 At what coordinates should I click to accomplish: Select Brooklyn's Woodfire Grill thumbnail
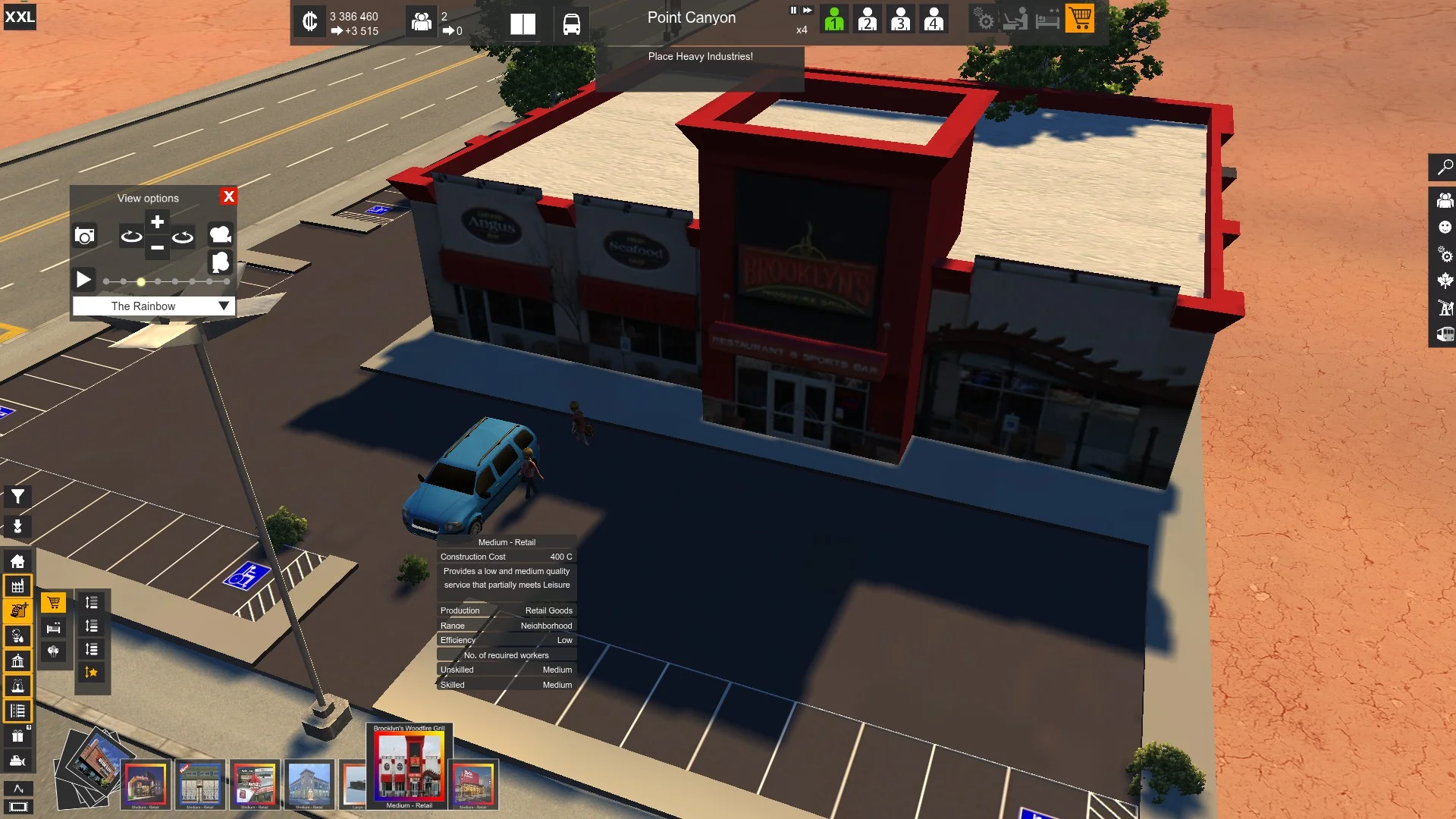[x=409, y=766]
